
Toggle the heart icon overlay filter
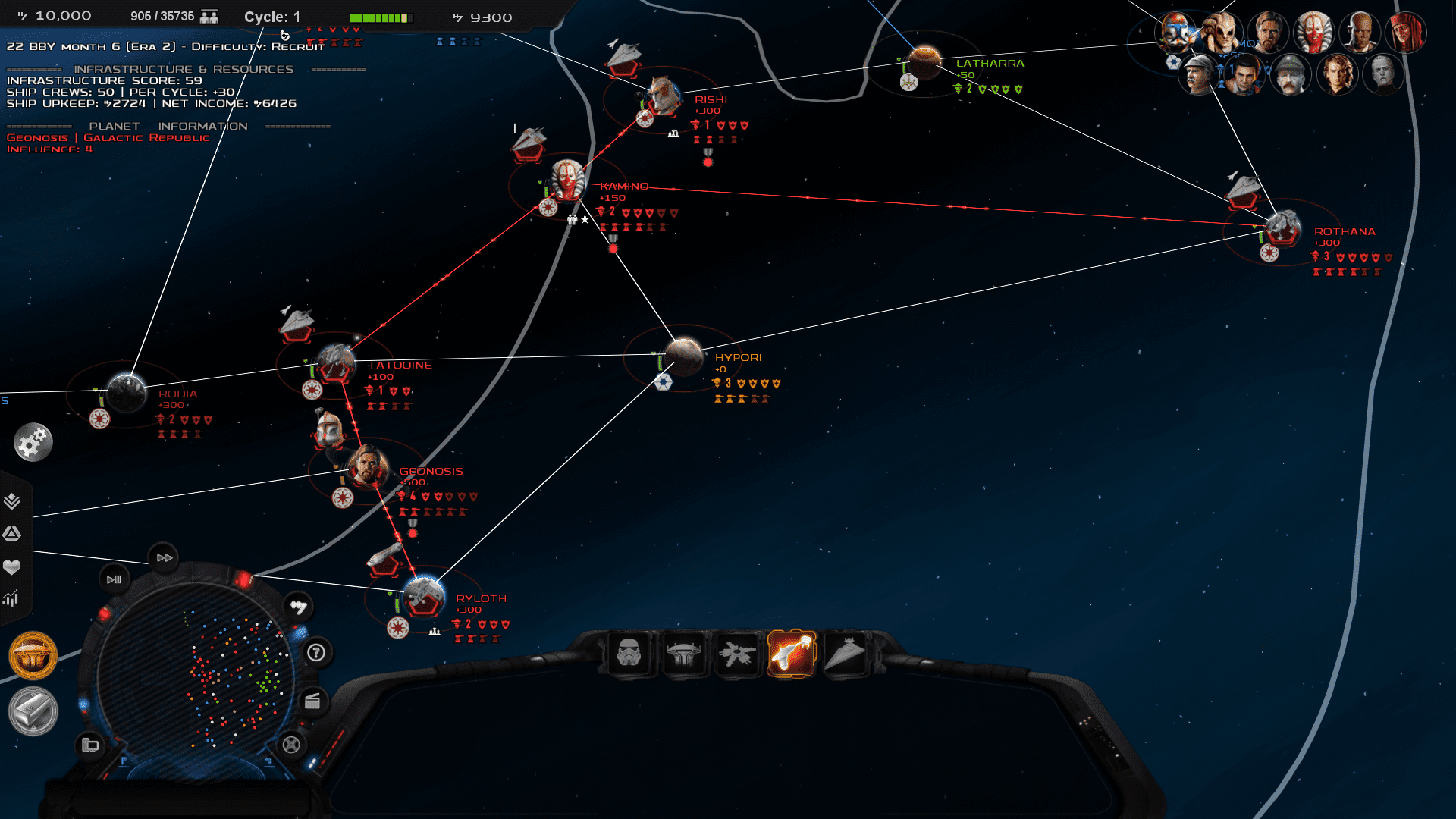click(x=11, y=566)
